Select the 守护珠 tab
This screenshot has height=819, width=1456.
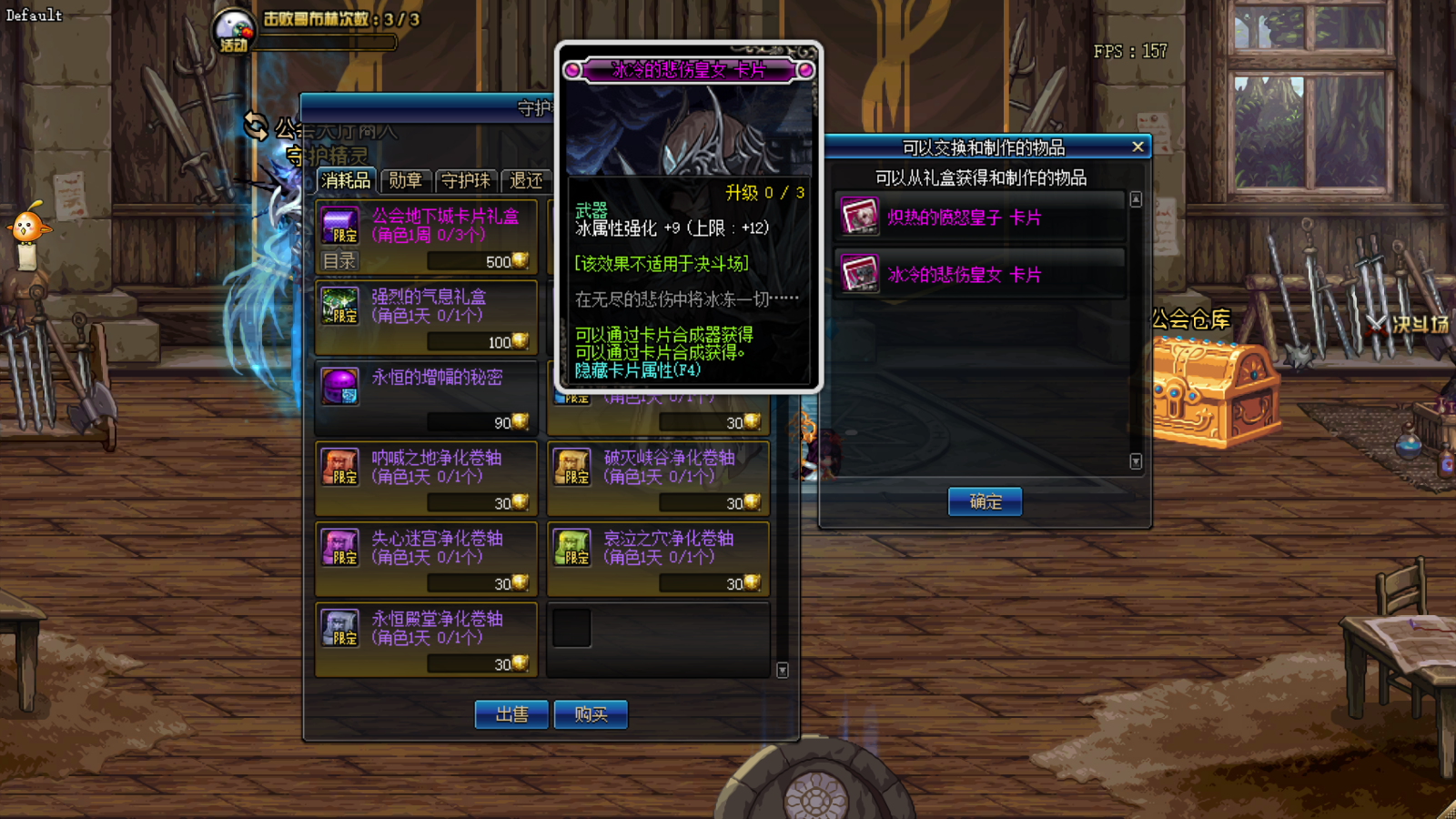tap(466, 180)
